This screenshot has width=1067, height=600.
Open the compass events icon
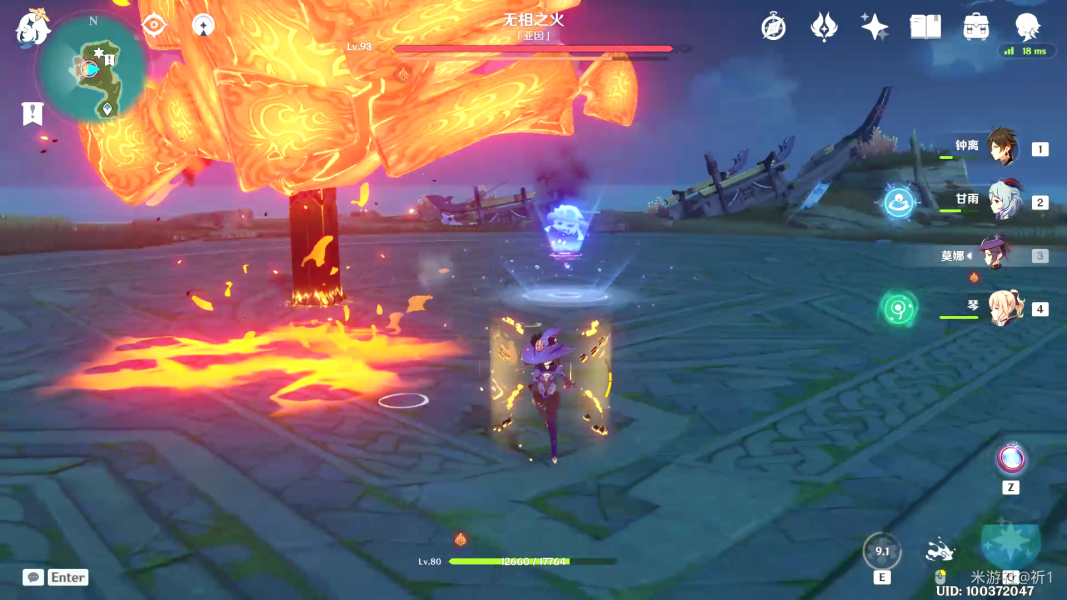(x=773, y=27)
